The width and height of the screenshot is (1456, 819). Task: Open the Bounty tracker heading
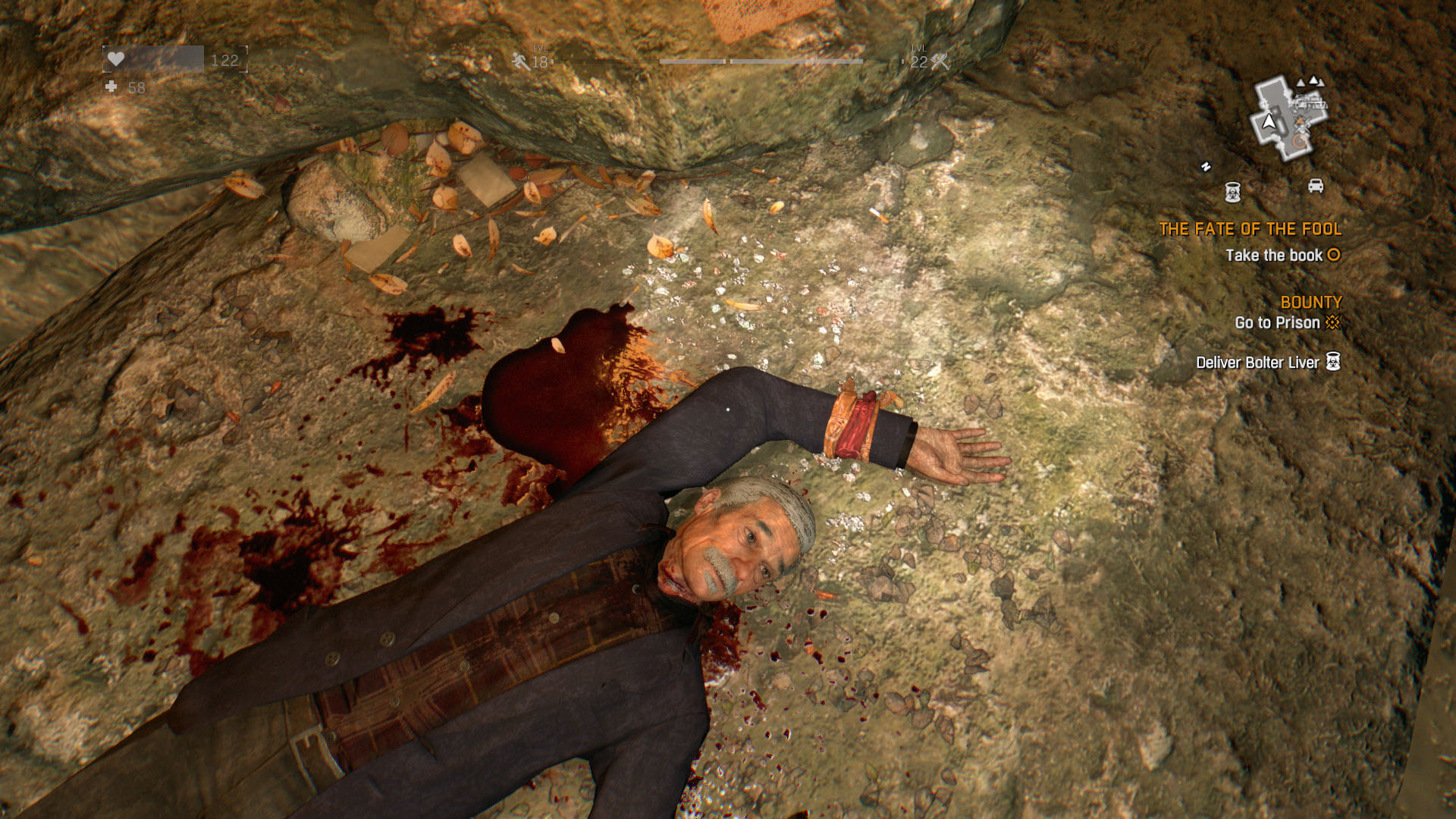(1310, 302)
